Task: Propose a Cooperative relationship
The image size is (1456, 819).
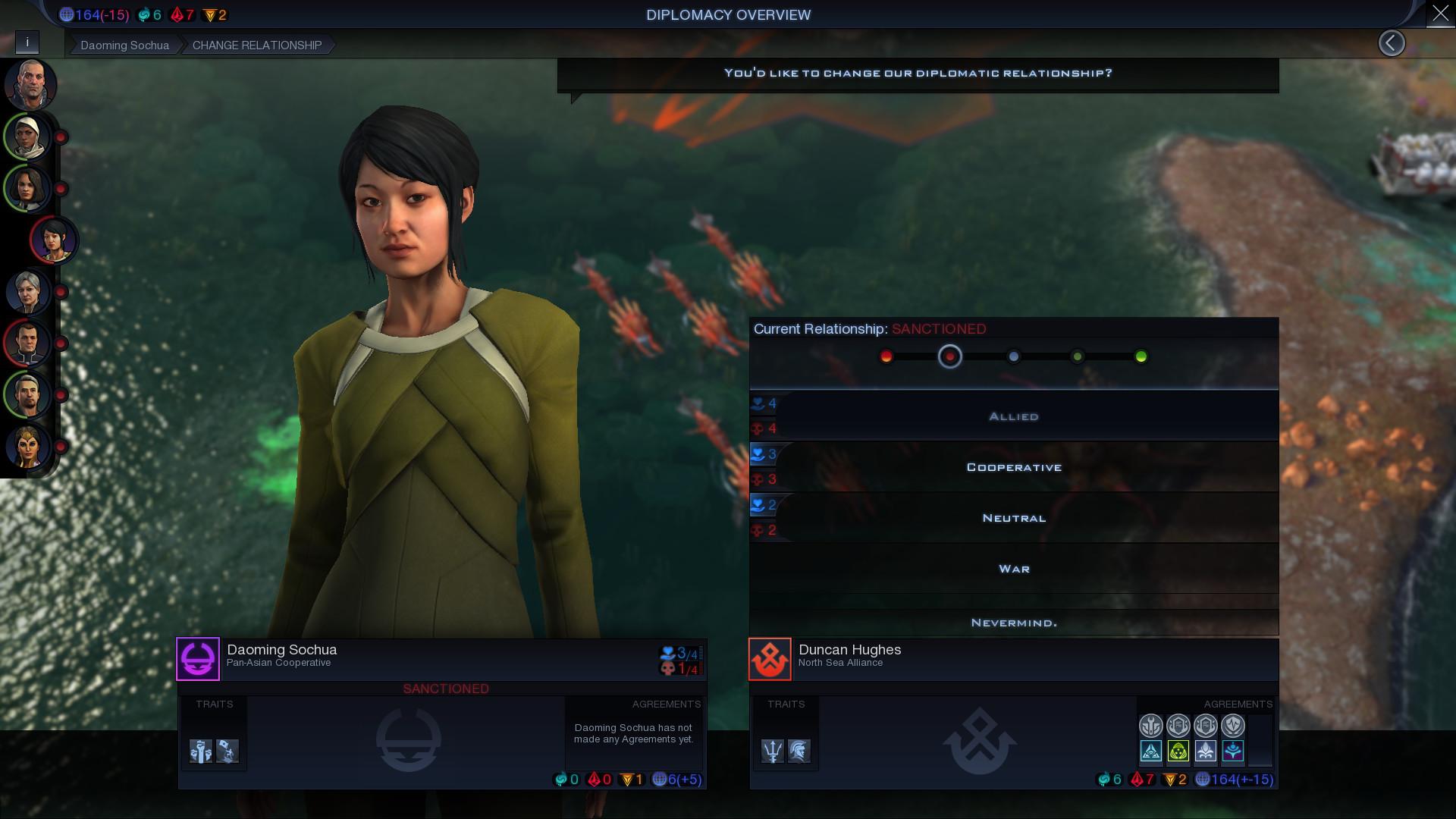Action: click(x=1013, y=466)
